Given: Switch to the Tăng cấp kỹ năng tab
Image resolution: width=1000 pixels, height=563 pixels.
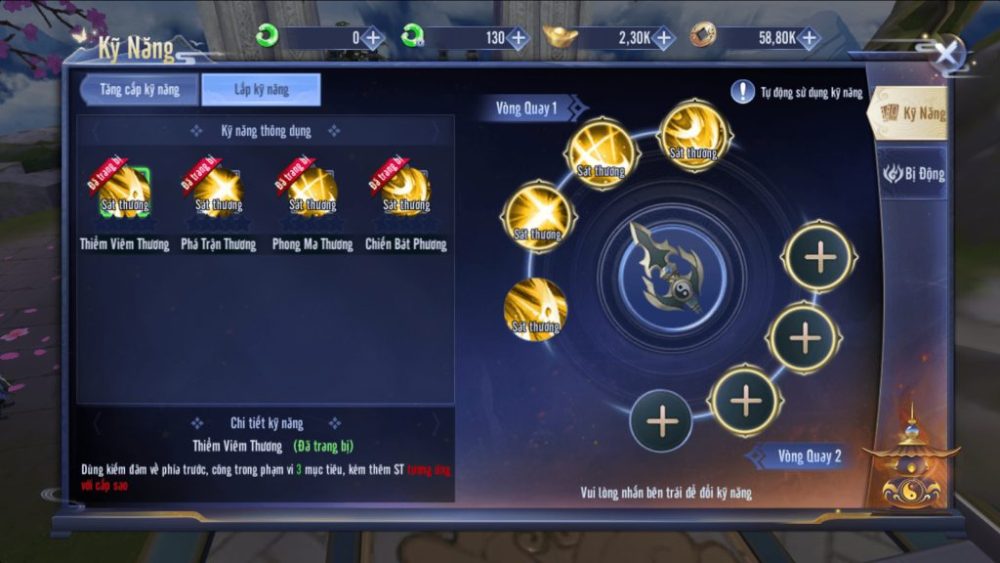Looking at the screenshot, I should coord(139,90).
